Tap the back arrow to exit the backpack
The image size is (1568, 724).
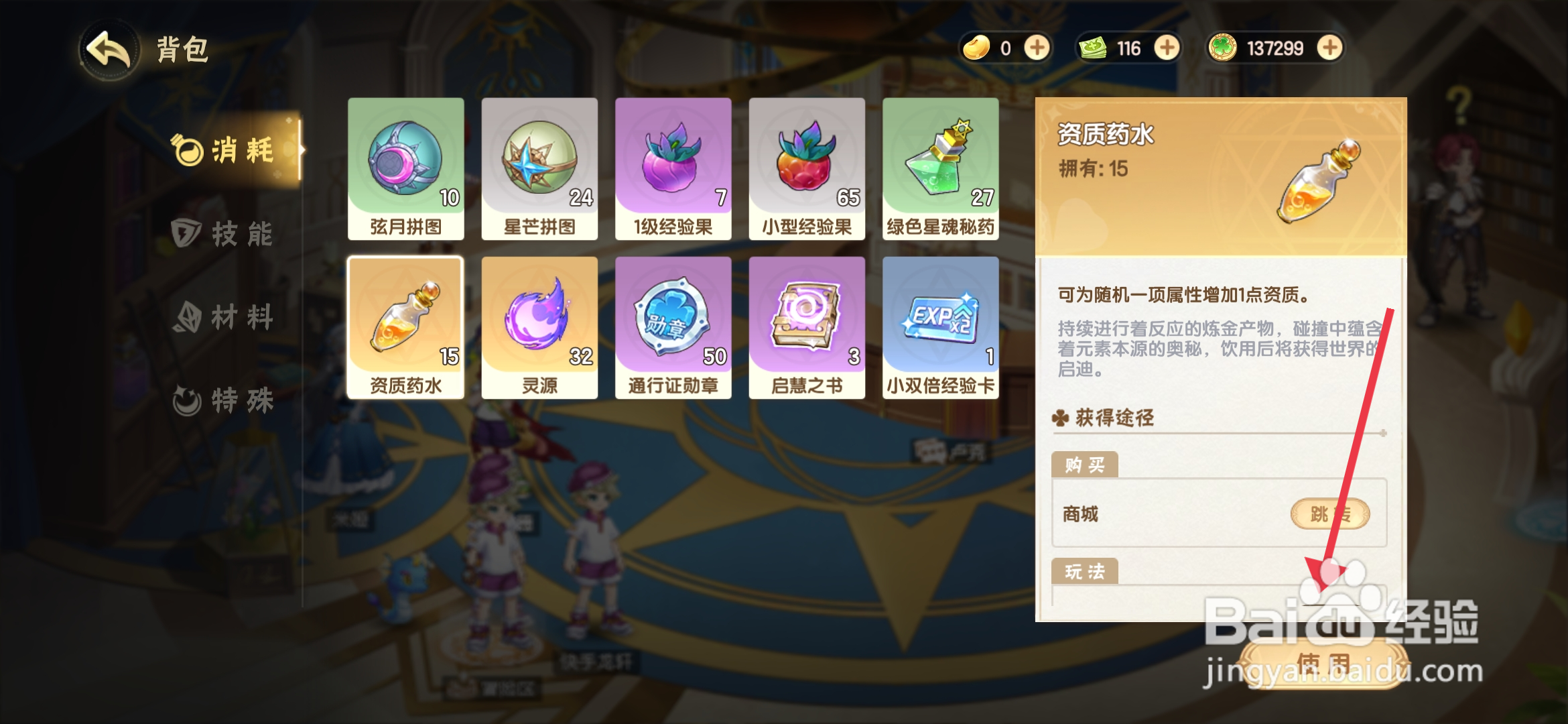(x=109, y=49)
